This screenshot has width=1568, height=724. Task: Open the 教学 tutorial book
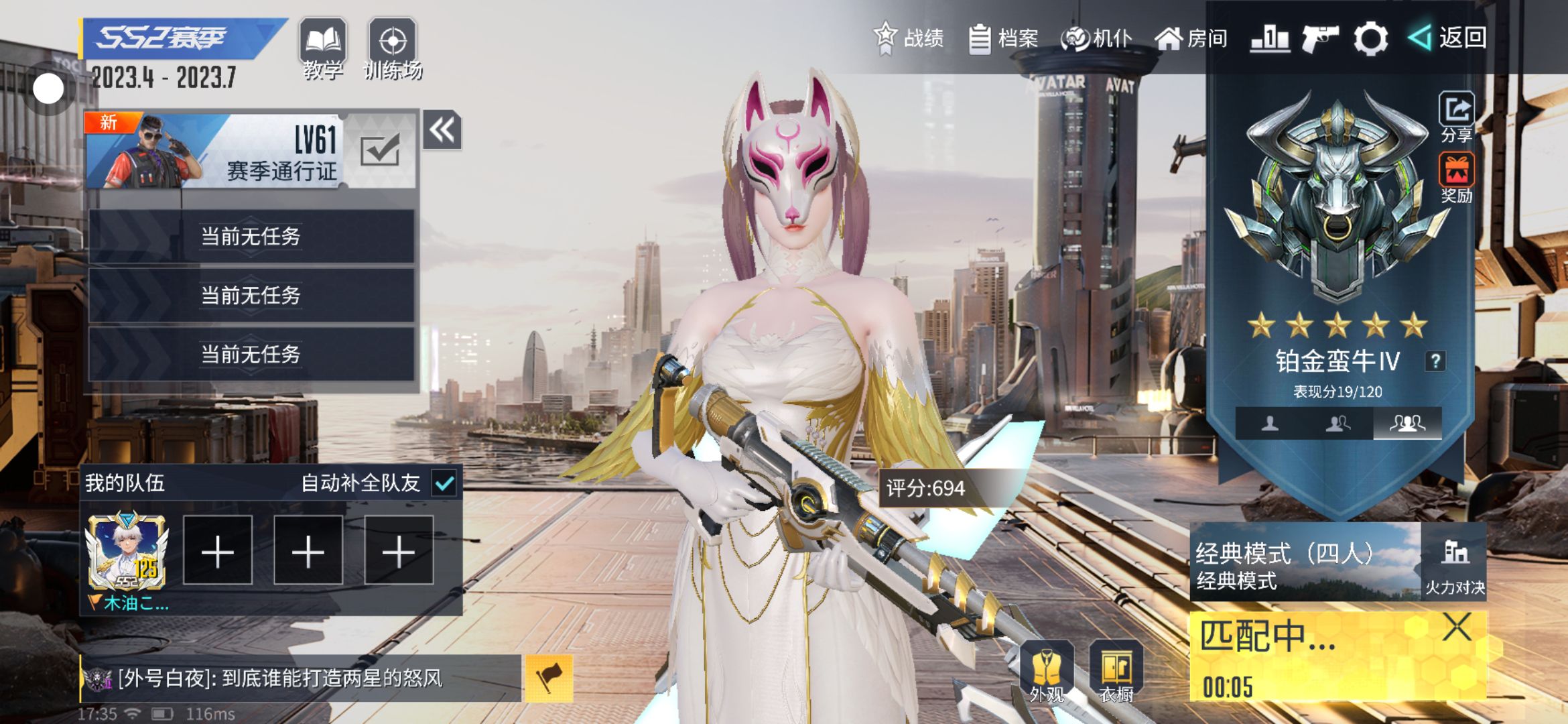click(322, 48)
